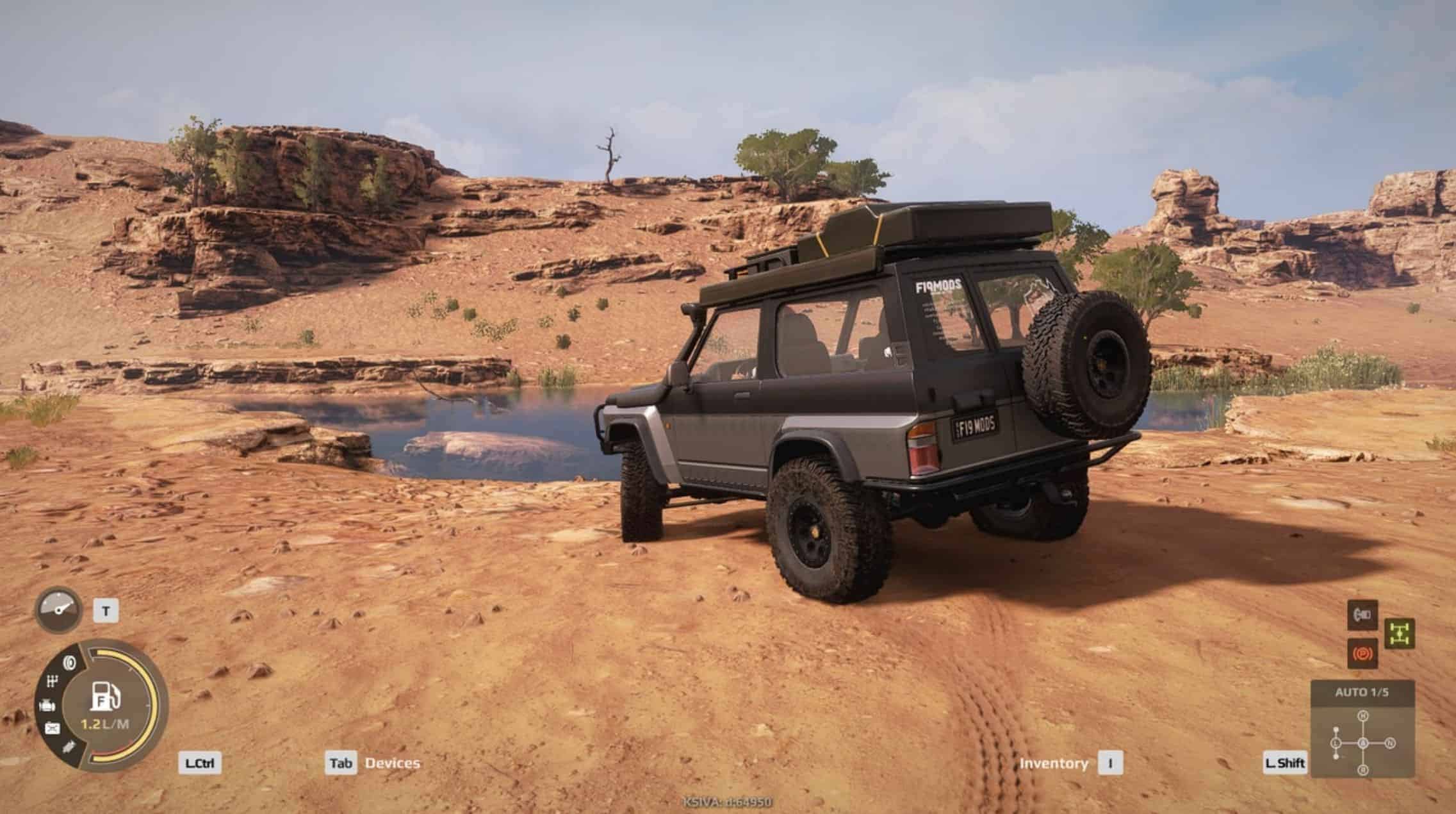Select the battery icon on the status wheel
This screenshot has height=814, width=1456.
point(52,728)
